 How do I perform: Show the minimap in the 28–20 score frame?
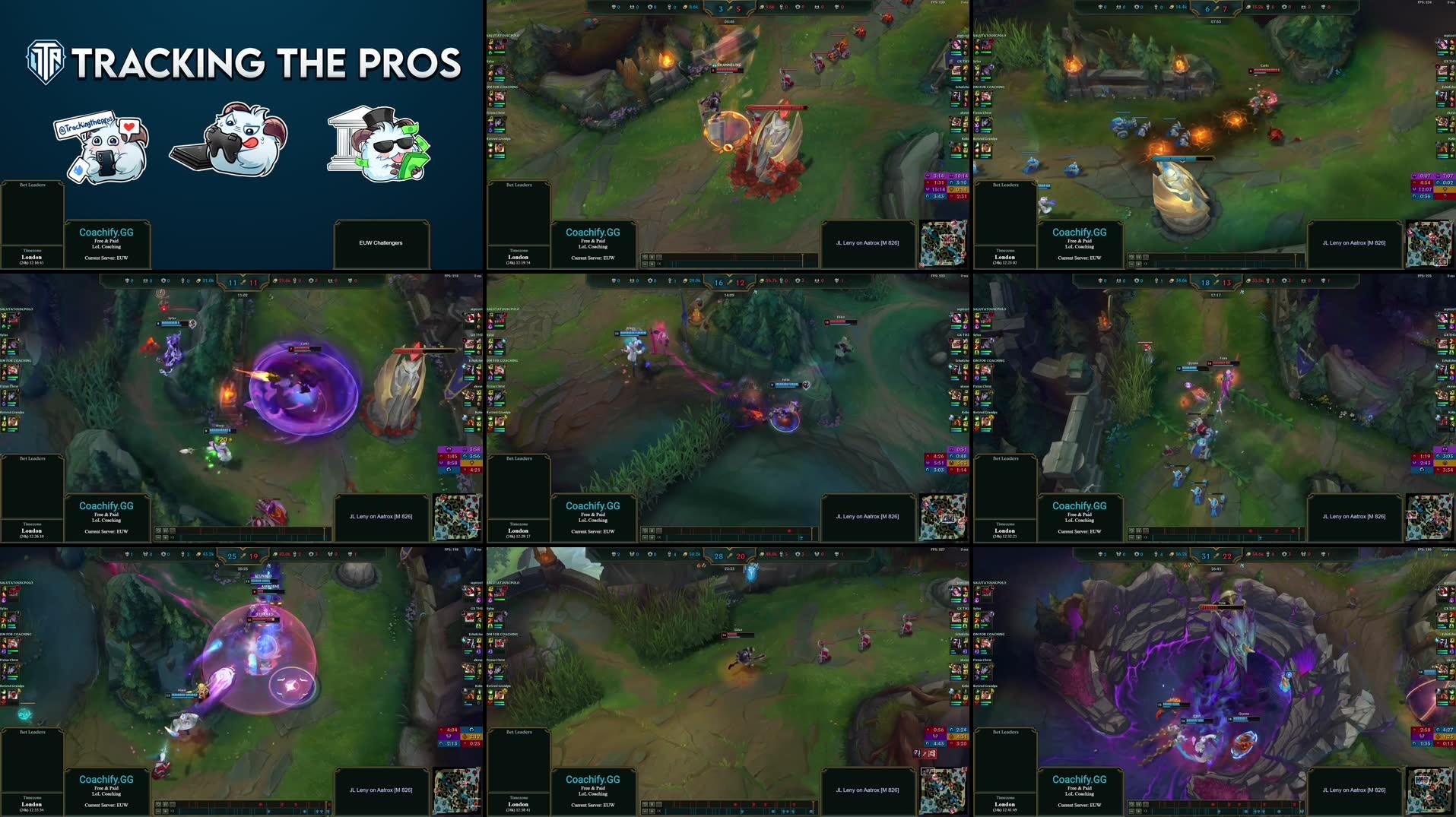(x=944, y=790)
